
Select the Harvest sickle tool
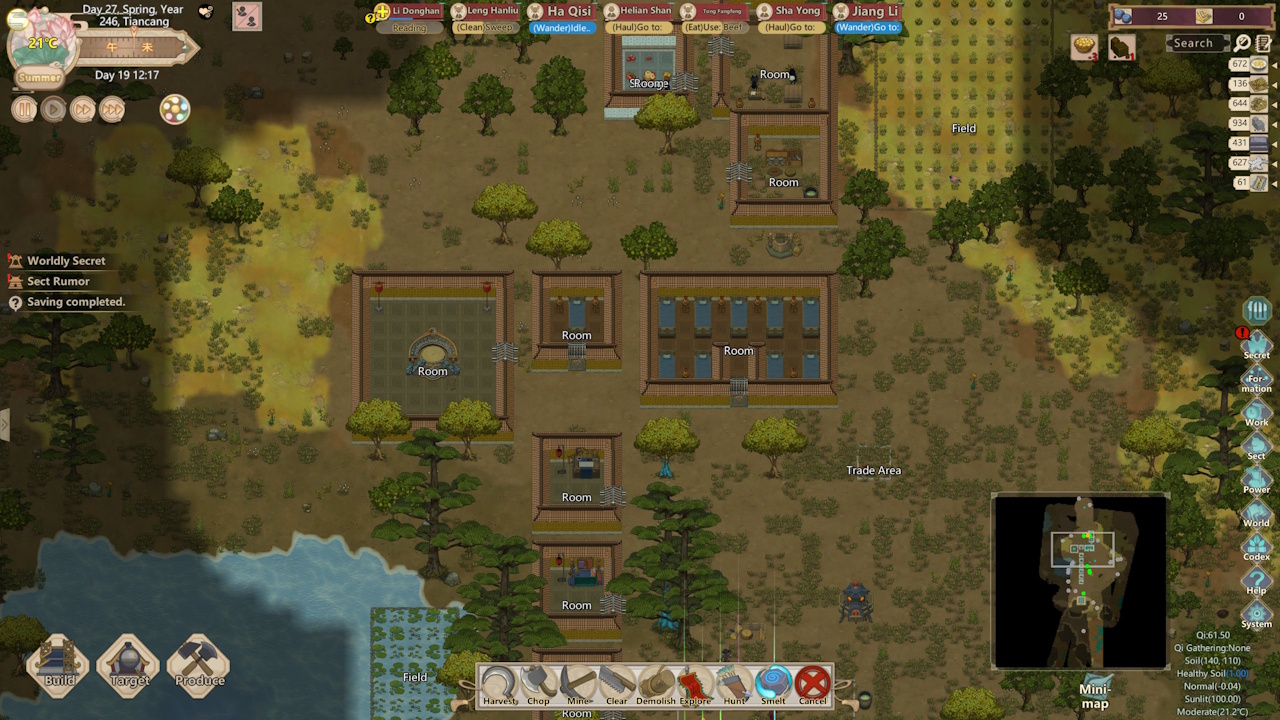click(499, 684)
